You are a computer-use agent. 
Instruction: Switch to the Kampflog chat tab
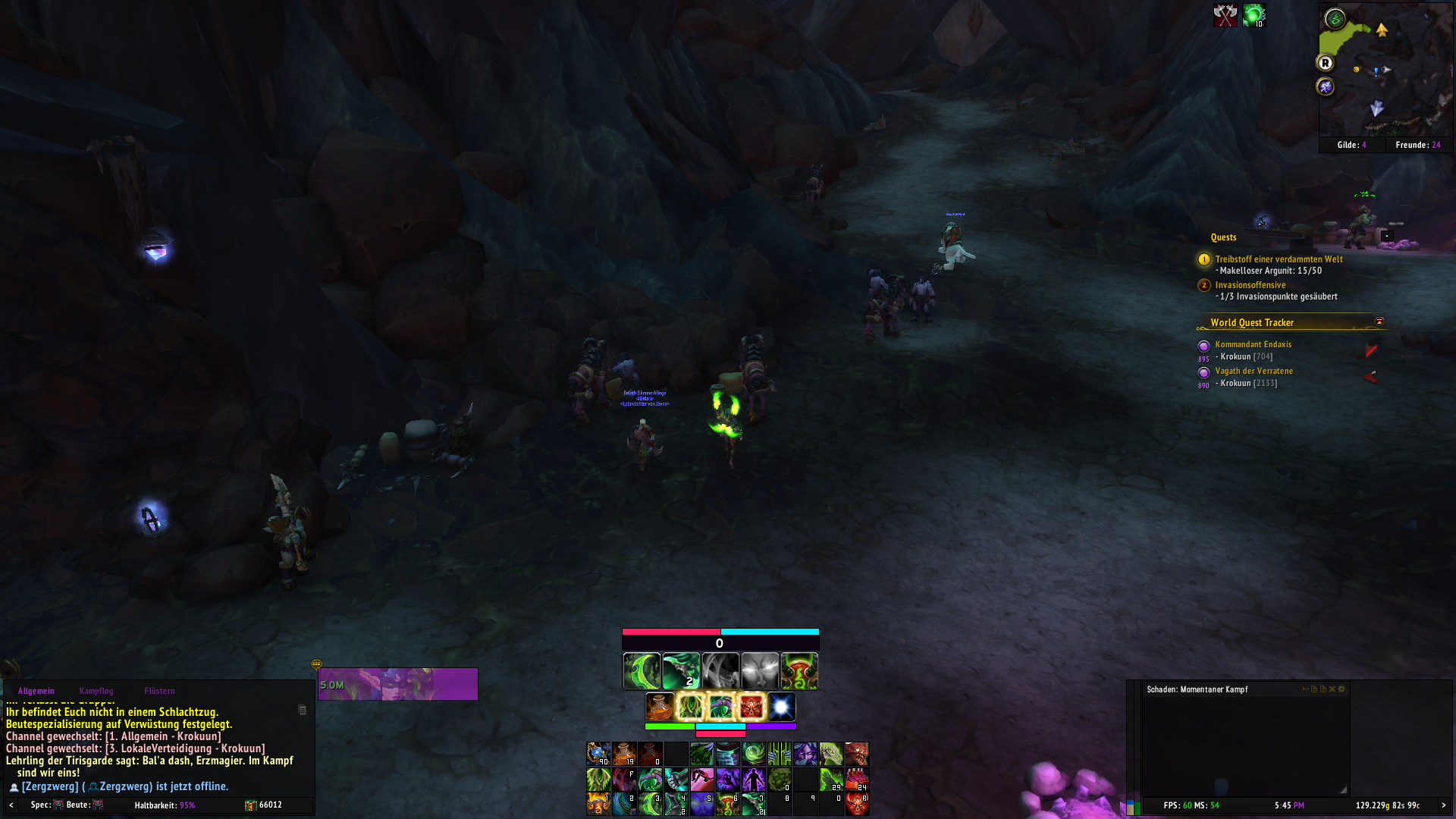pos(96,691)
